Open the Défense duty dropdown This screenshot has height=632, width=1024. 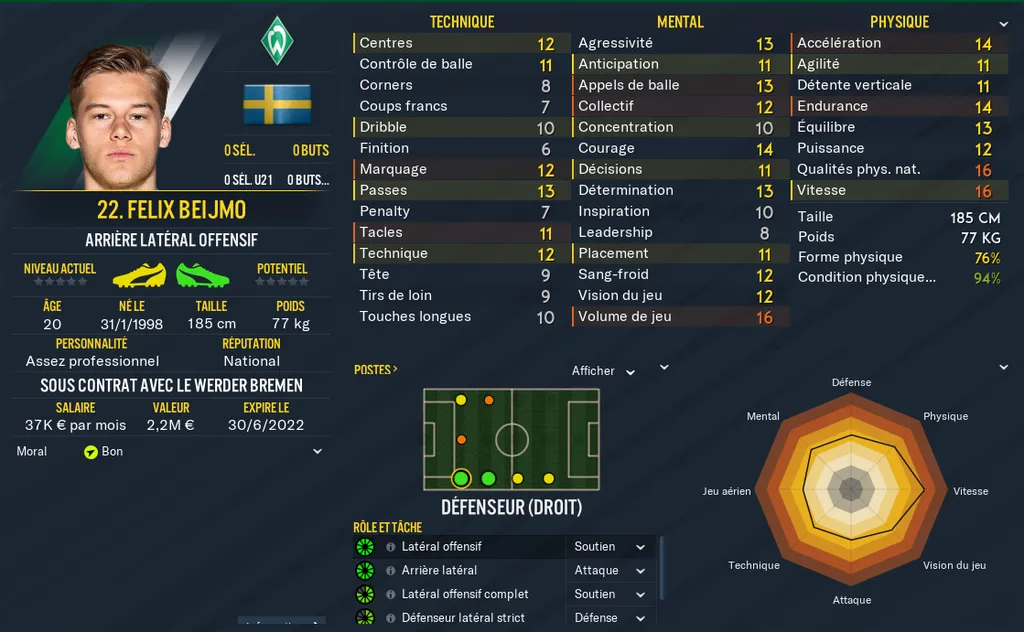(609, 618)
